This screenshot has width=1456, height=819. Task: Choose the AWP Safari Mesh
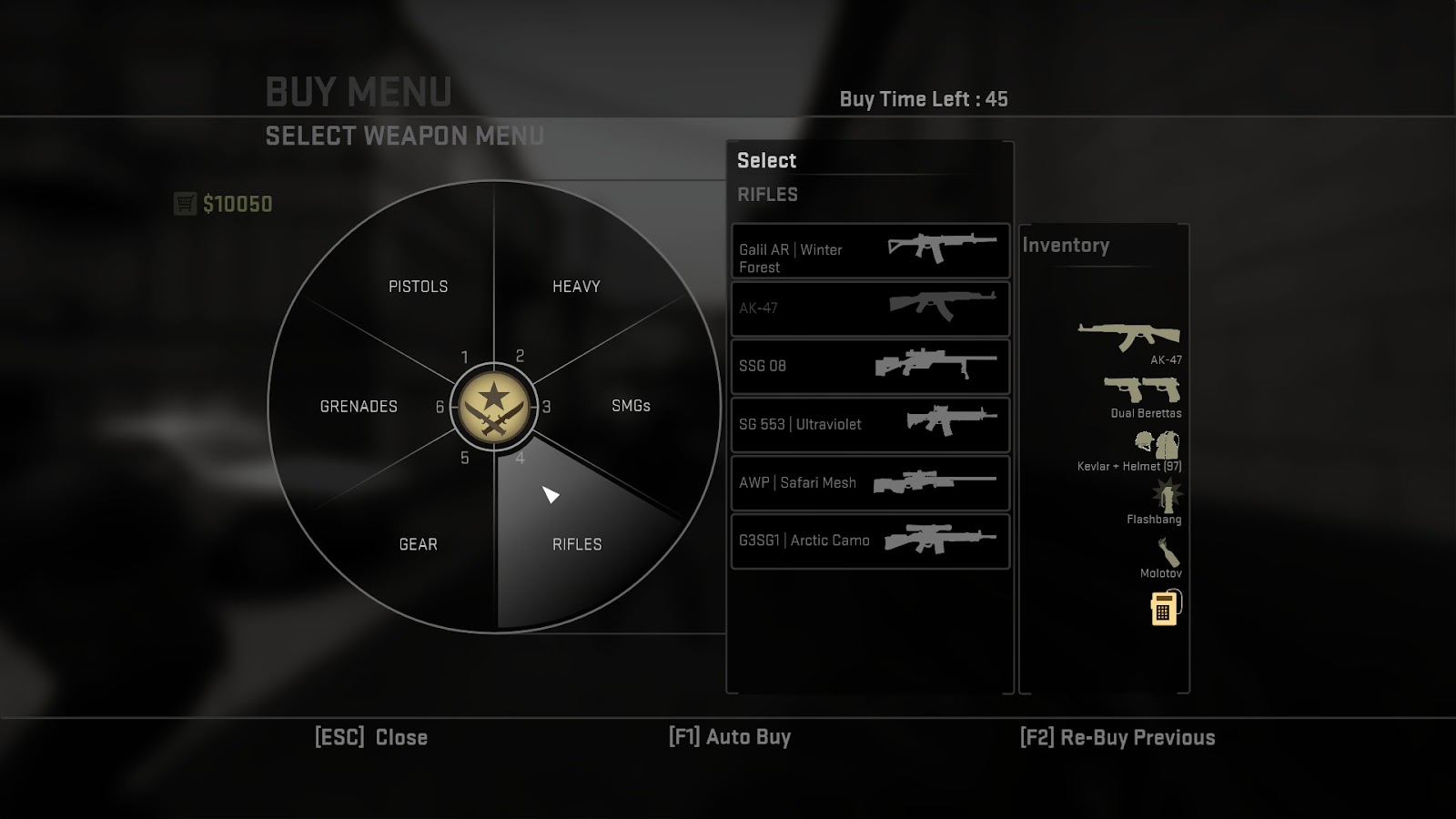870,483
